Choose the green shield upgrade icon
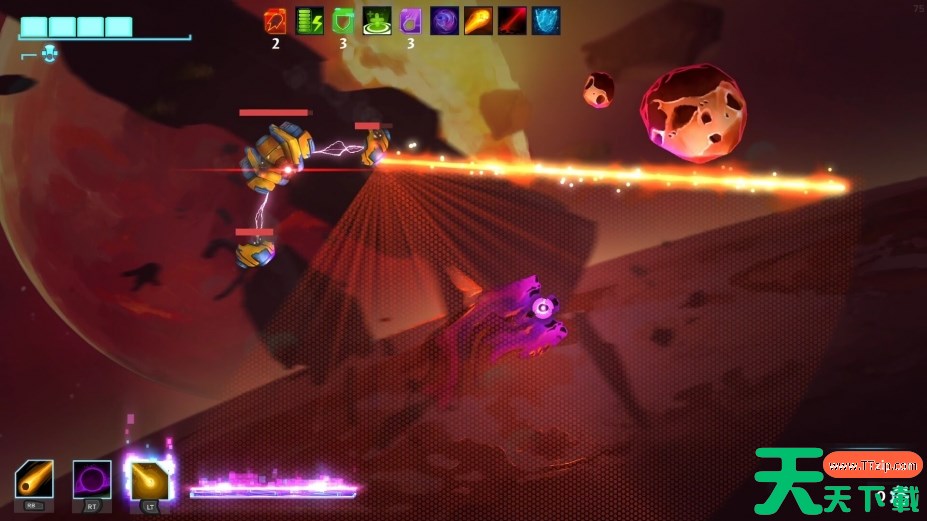Viewport: 927px width, 521px height. coord(343,21)
